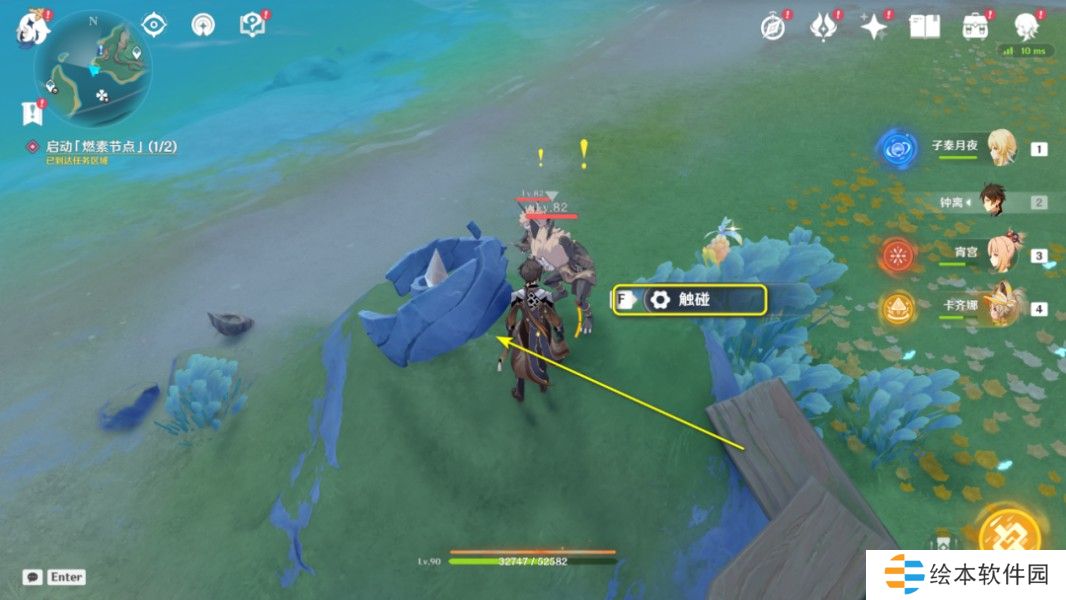Select the 启动「燃素节点」 quest tracker
Viewport: 1066px width, 600px height.
click(x=110, y=147)
